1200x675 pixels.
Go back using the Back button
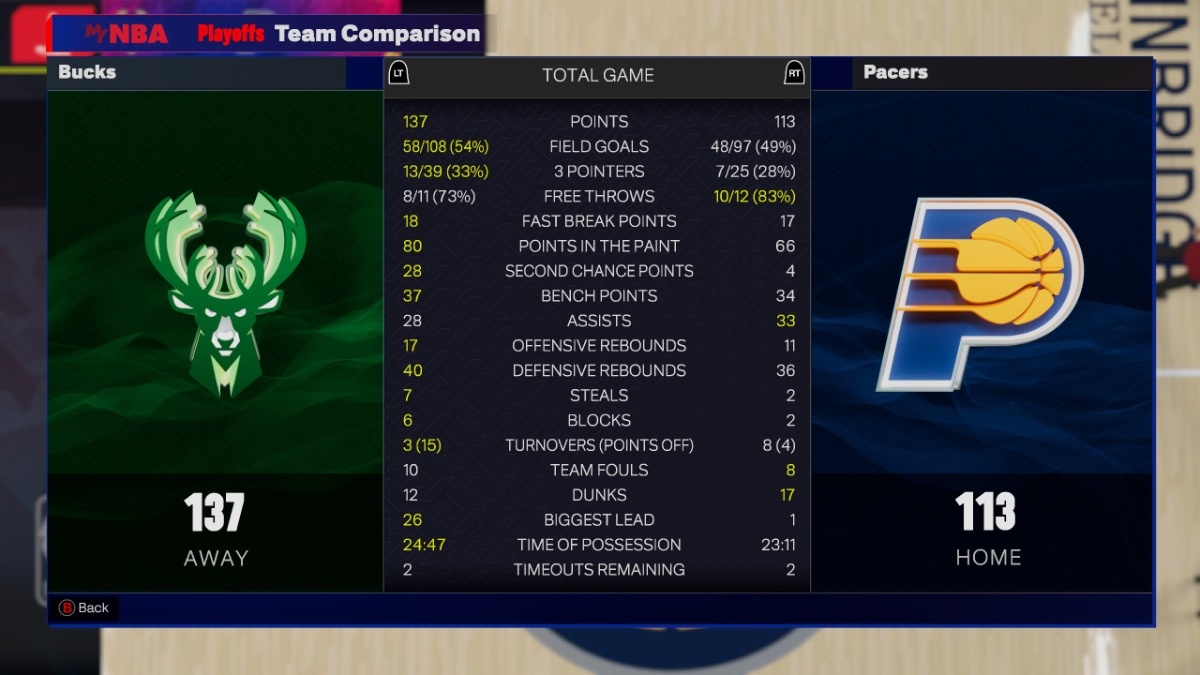tap(84, 607)
